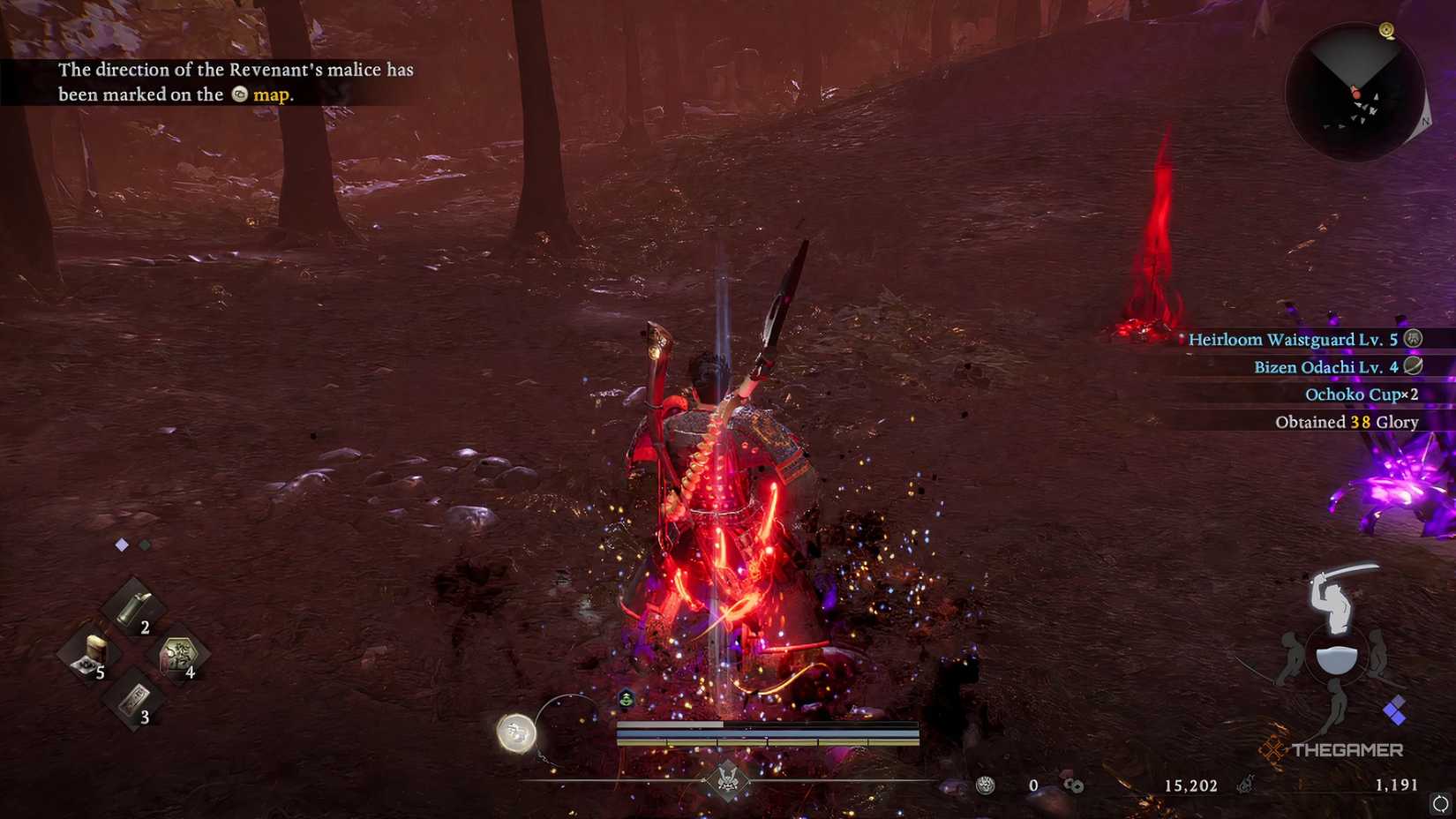Select the lighter item in quick slot 2
1456x819 pixels.
click(131, 607)
